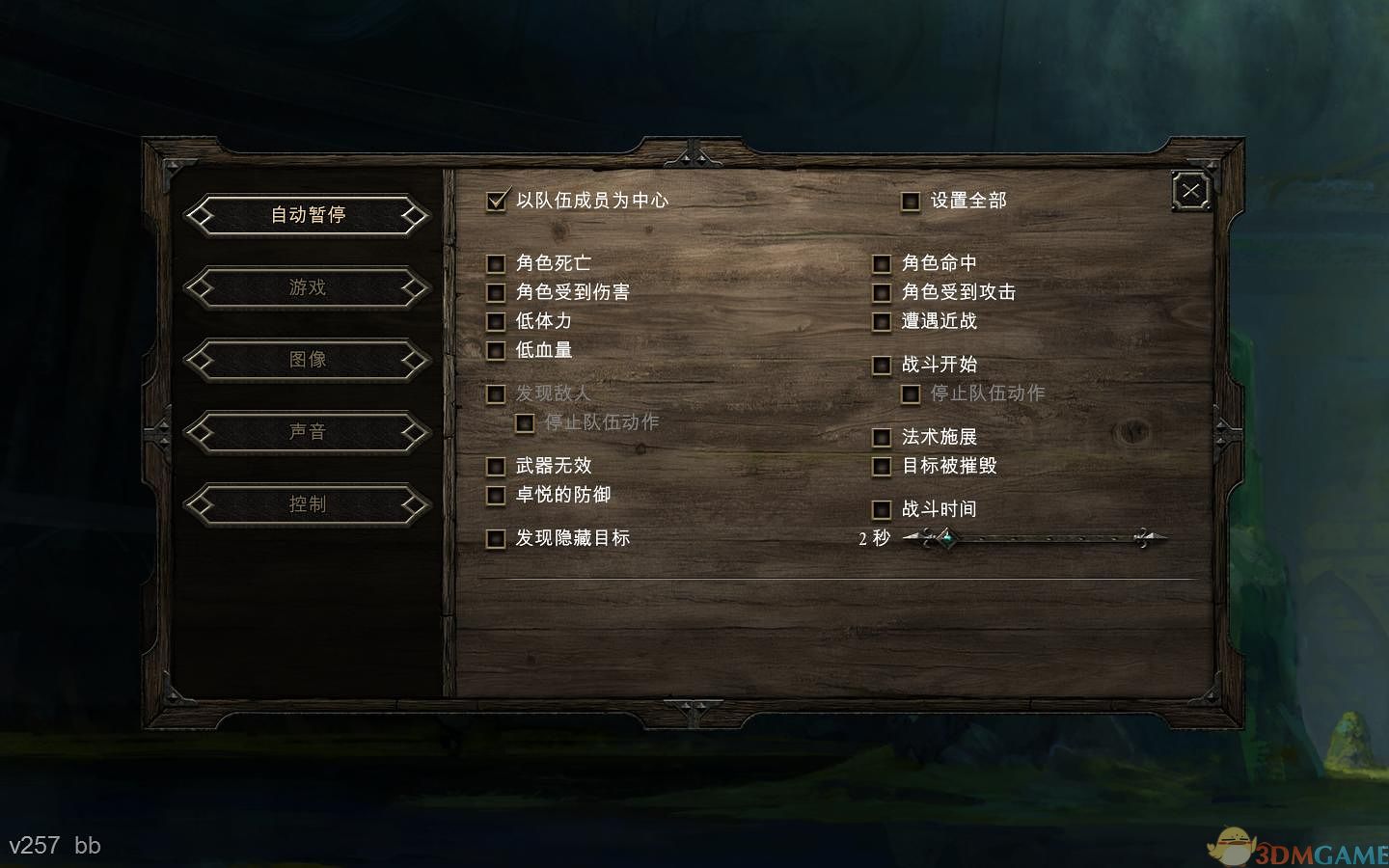The width and height of the screenshot is (1389, 868).
Task: Click the X icon to close options panel
Action: 1189,190
